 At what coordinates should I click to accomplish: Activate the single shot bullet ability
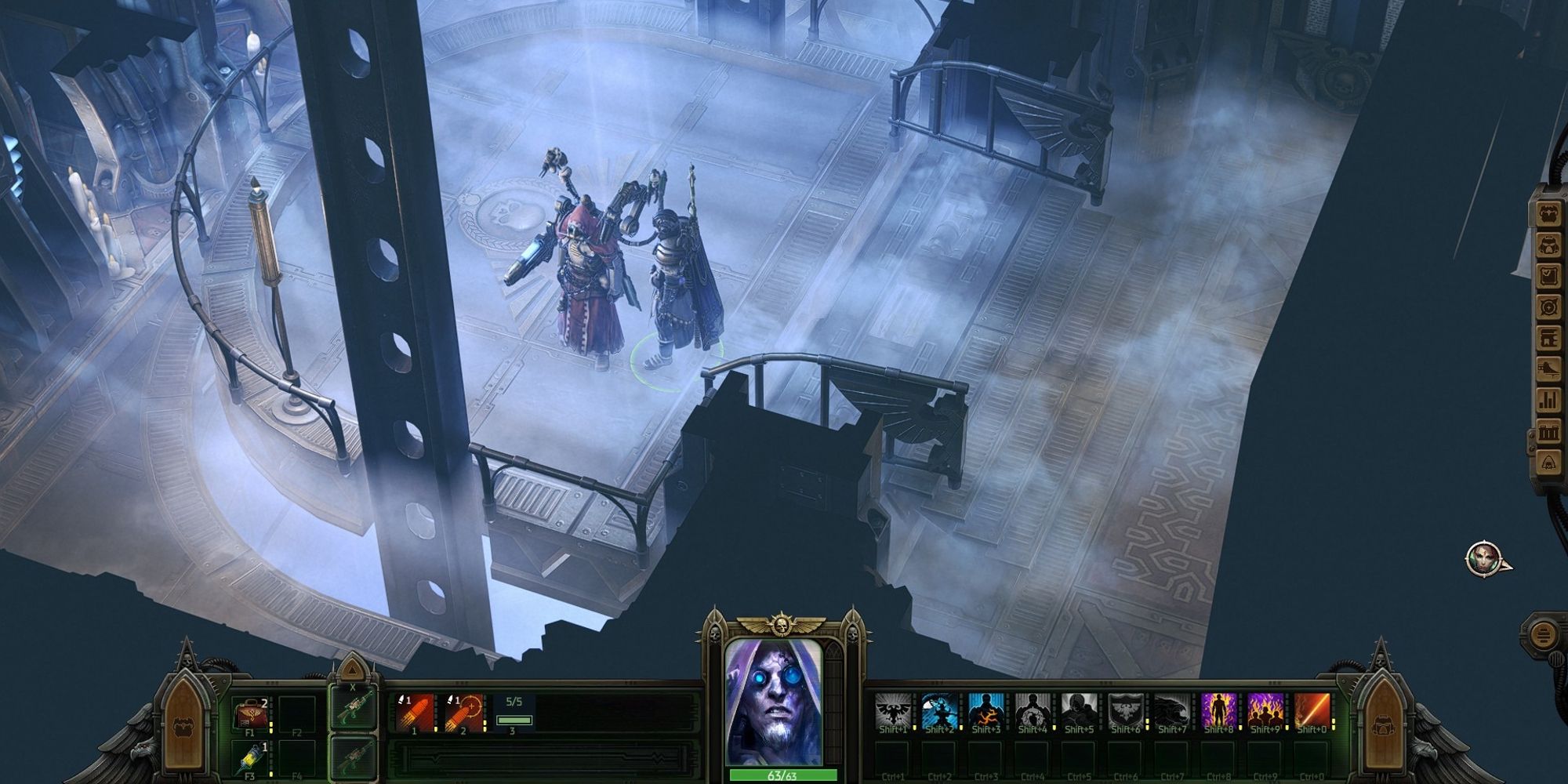[416, 713]
